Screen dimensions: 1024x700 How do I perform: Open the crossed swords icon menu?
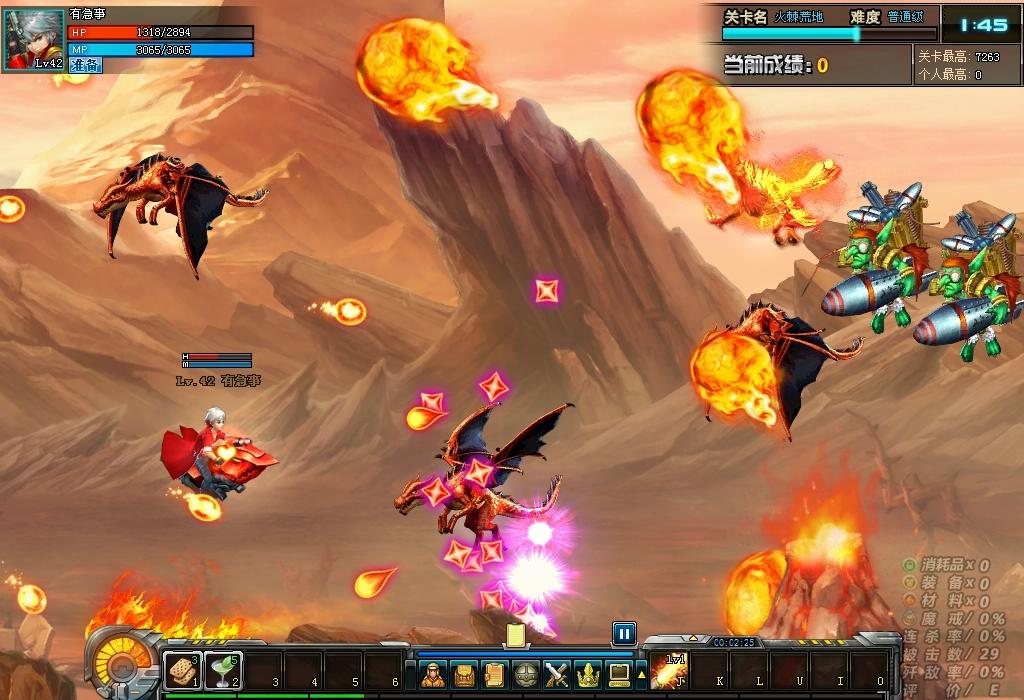(556, 675)
